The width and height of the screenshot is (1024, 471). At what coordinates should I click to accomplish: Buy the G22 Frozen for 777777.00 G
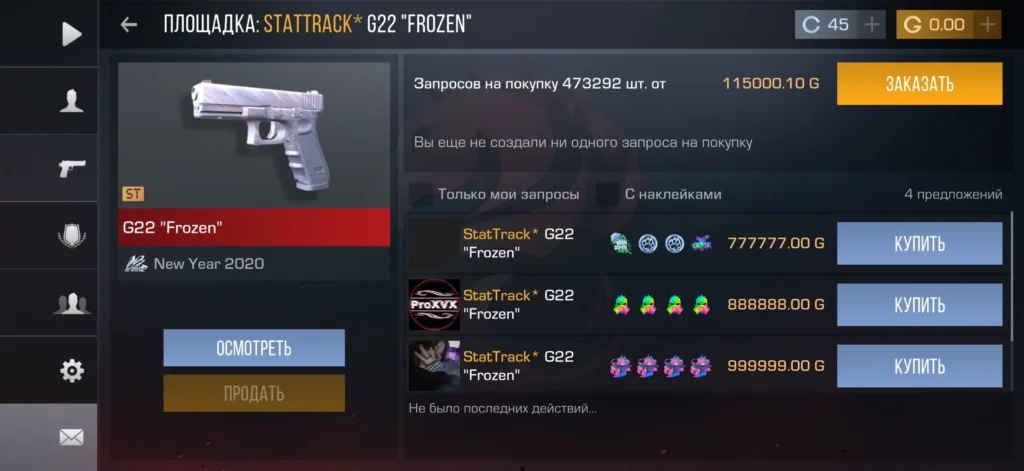coord(919,244)
